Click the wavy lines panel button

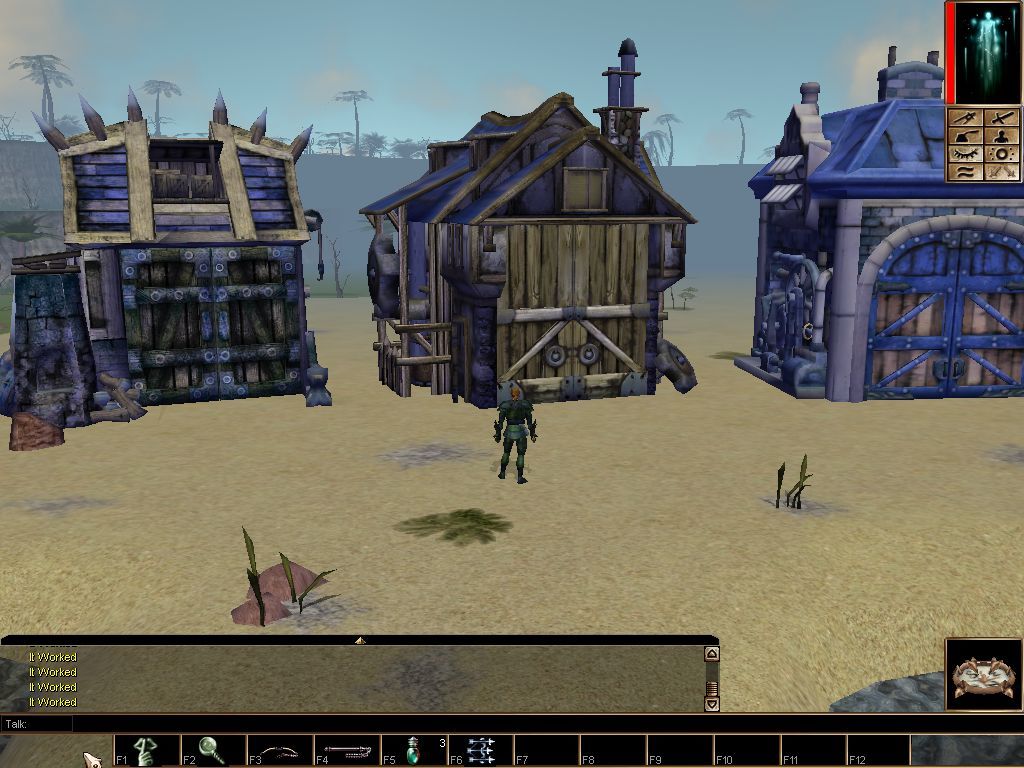966,172
